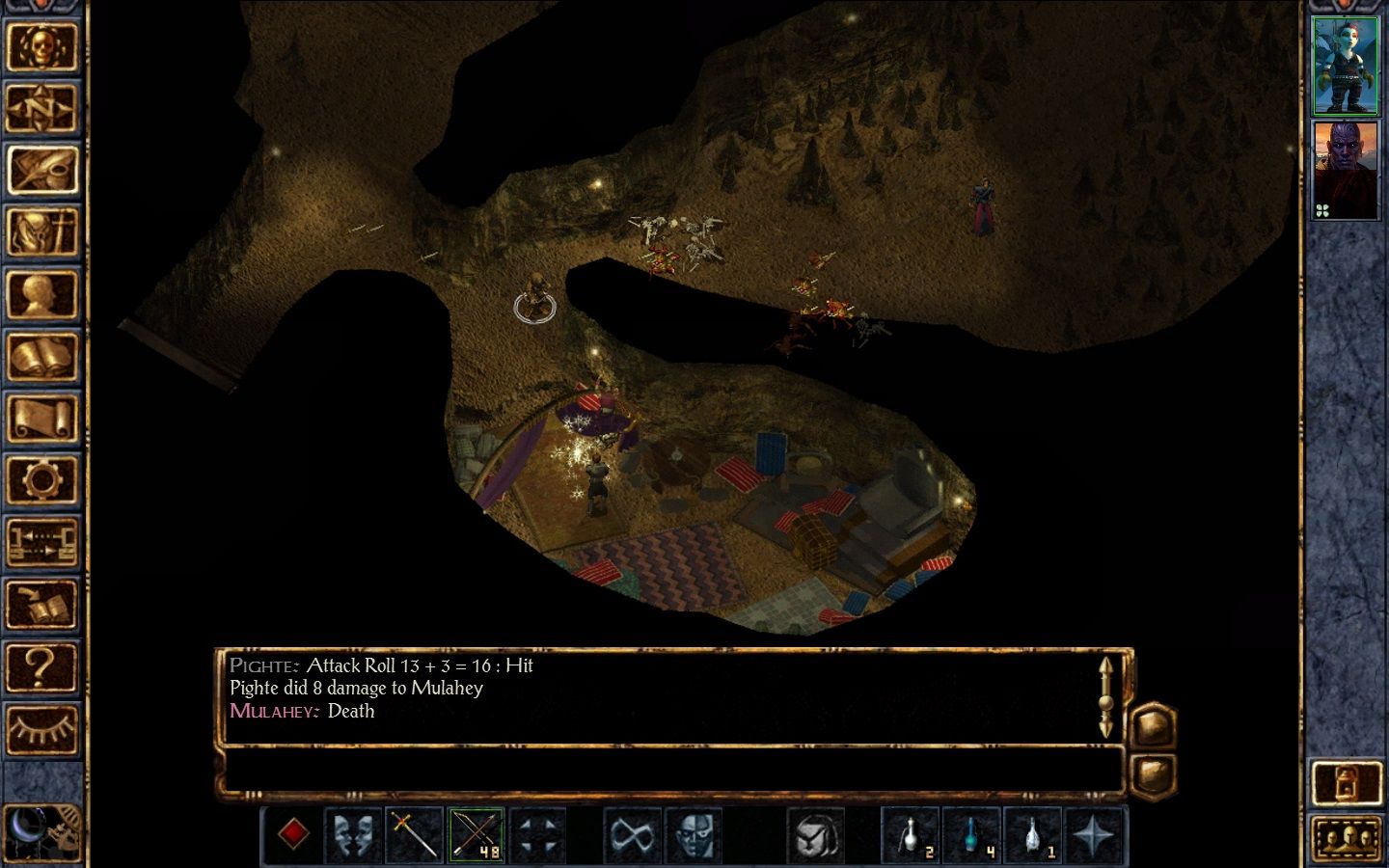1389x868 pixels.
Task: Open the gear options menu
Action: (41, 480)
